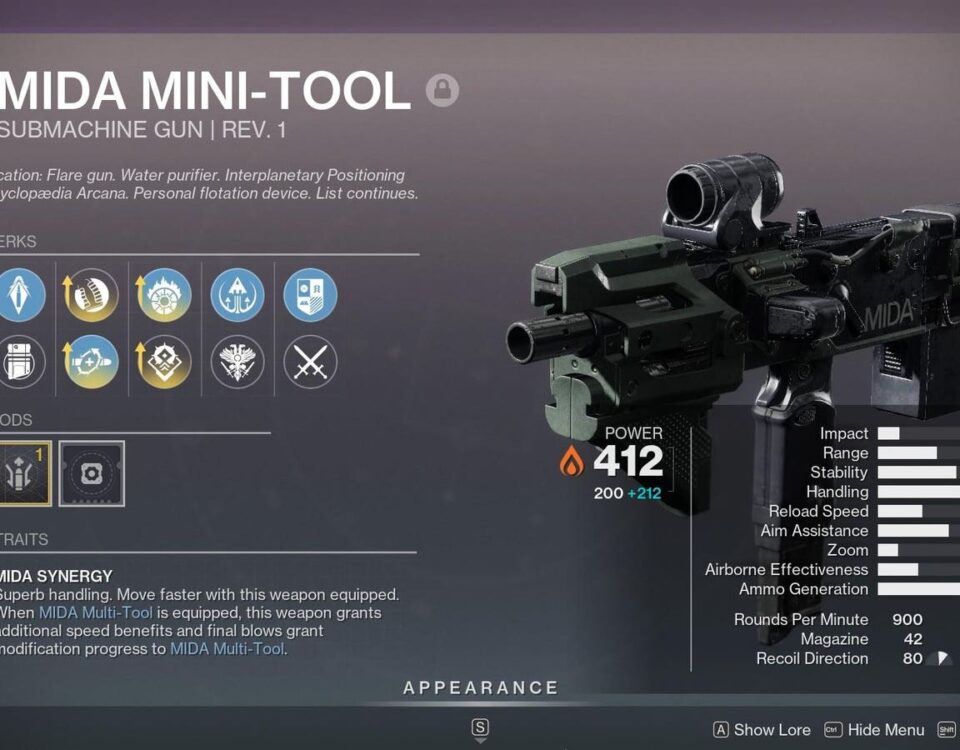The height and width of the screenshot is (750, 960).
Task: Select the winged emblem with swords perk
Action: (x=237, y=361)
